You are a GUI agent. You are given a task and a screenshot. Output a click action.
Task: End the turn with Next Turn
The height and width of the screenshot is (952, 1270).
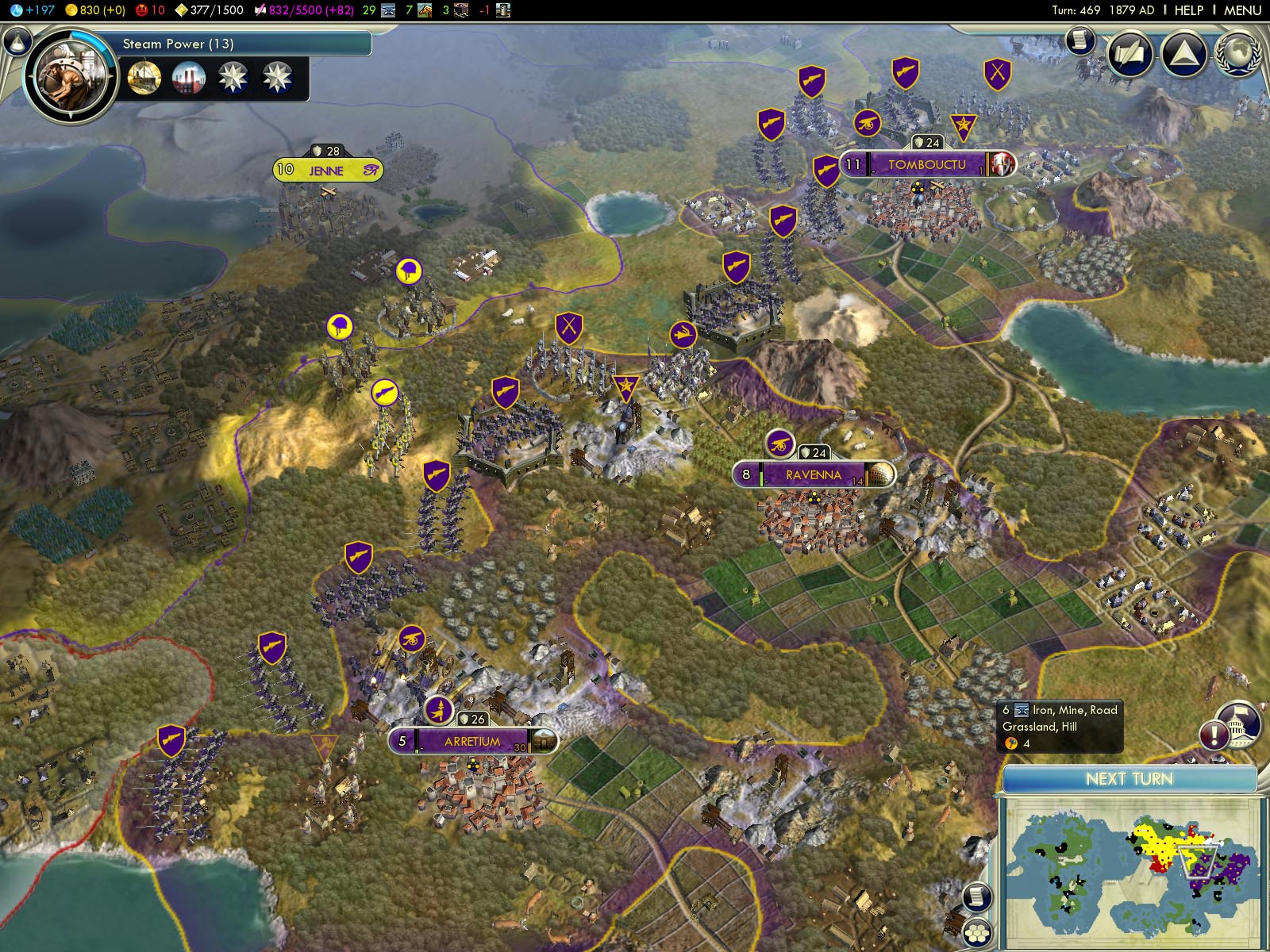[1129, 779]
